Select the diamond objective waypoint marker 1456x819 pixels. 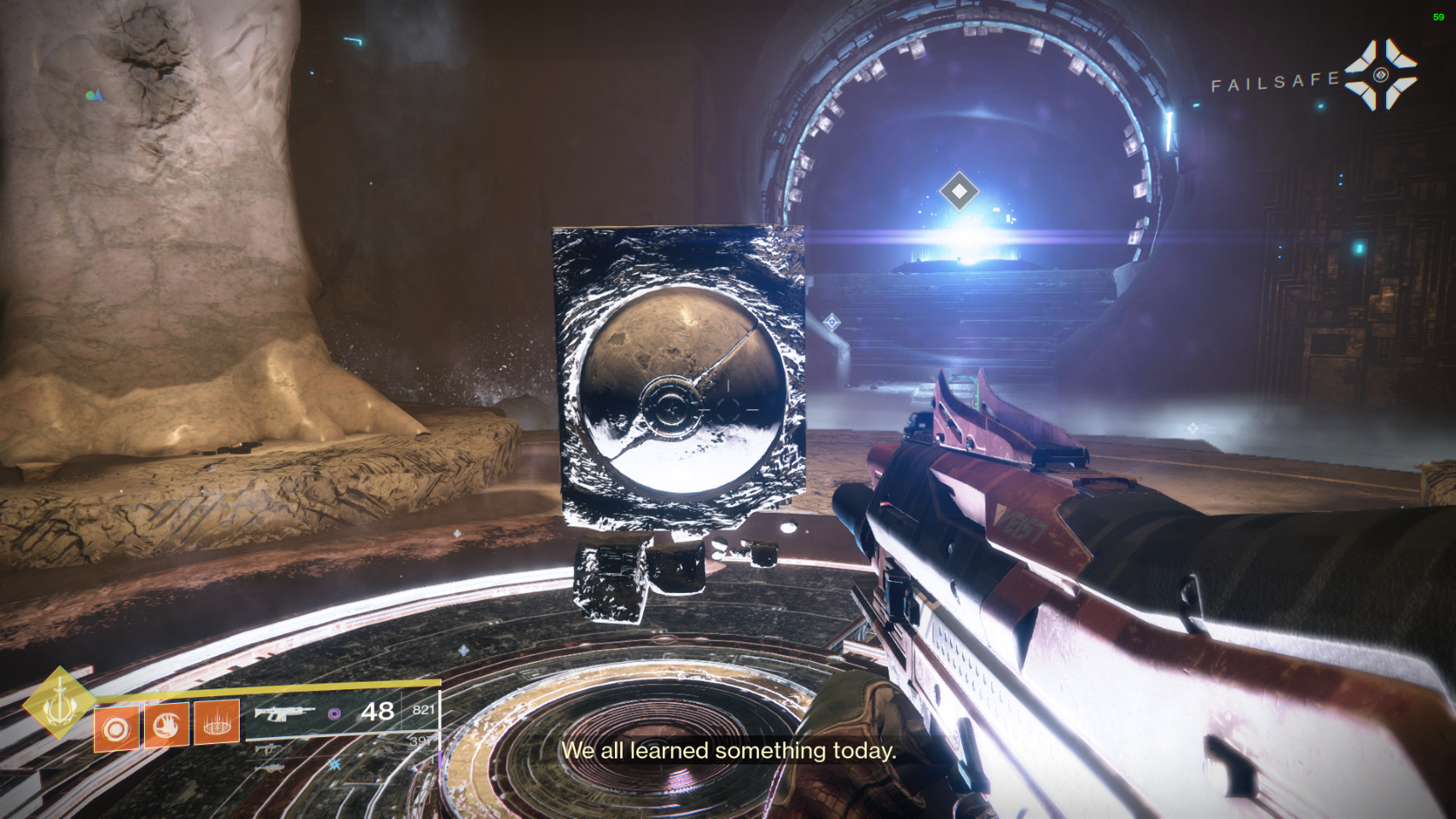959,191
